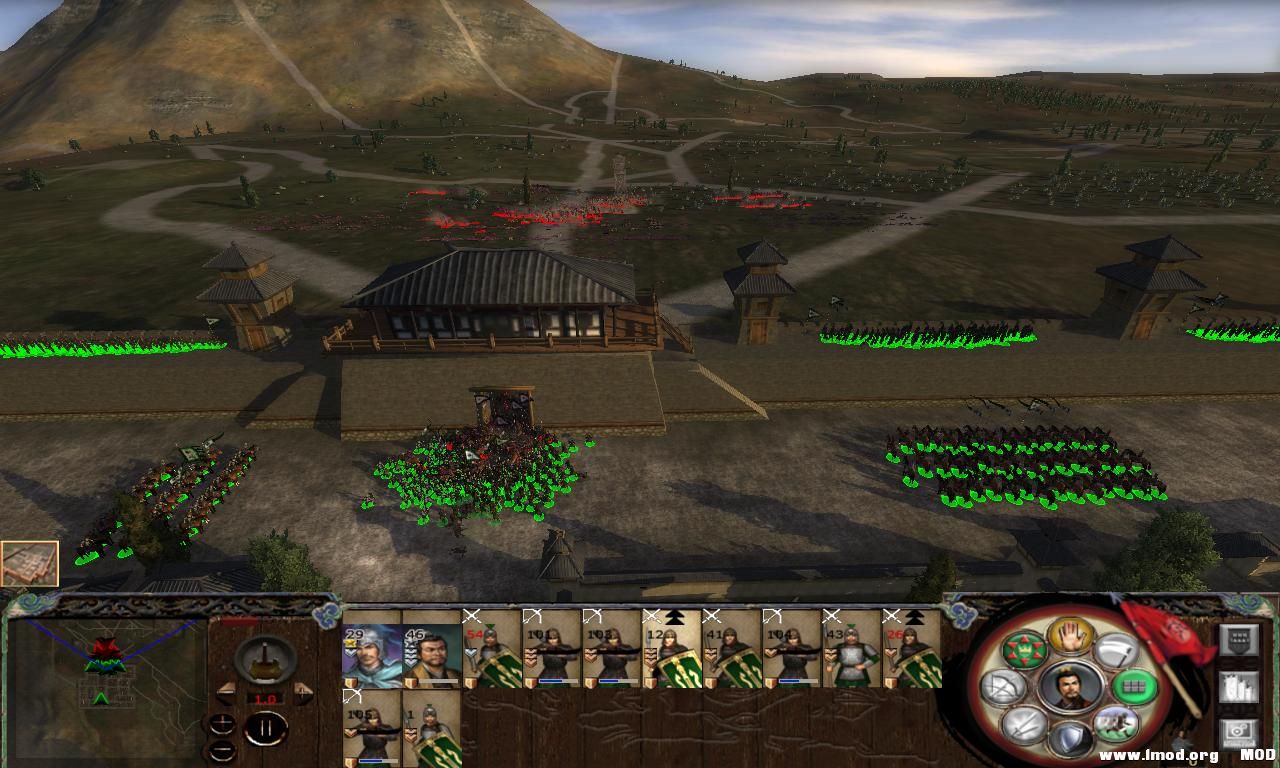Screen dimensions: 1280x768
Task: Click the galloping cavalry order button
Action: pyautogui.click(x=1114, y=724)
